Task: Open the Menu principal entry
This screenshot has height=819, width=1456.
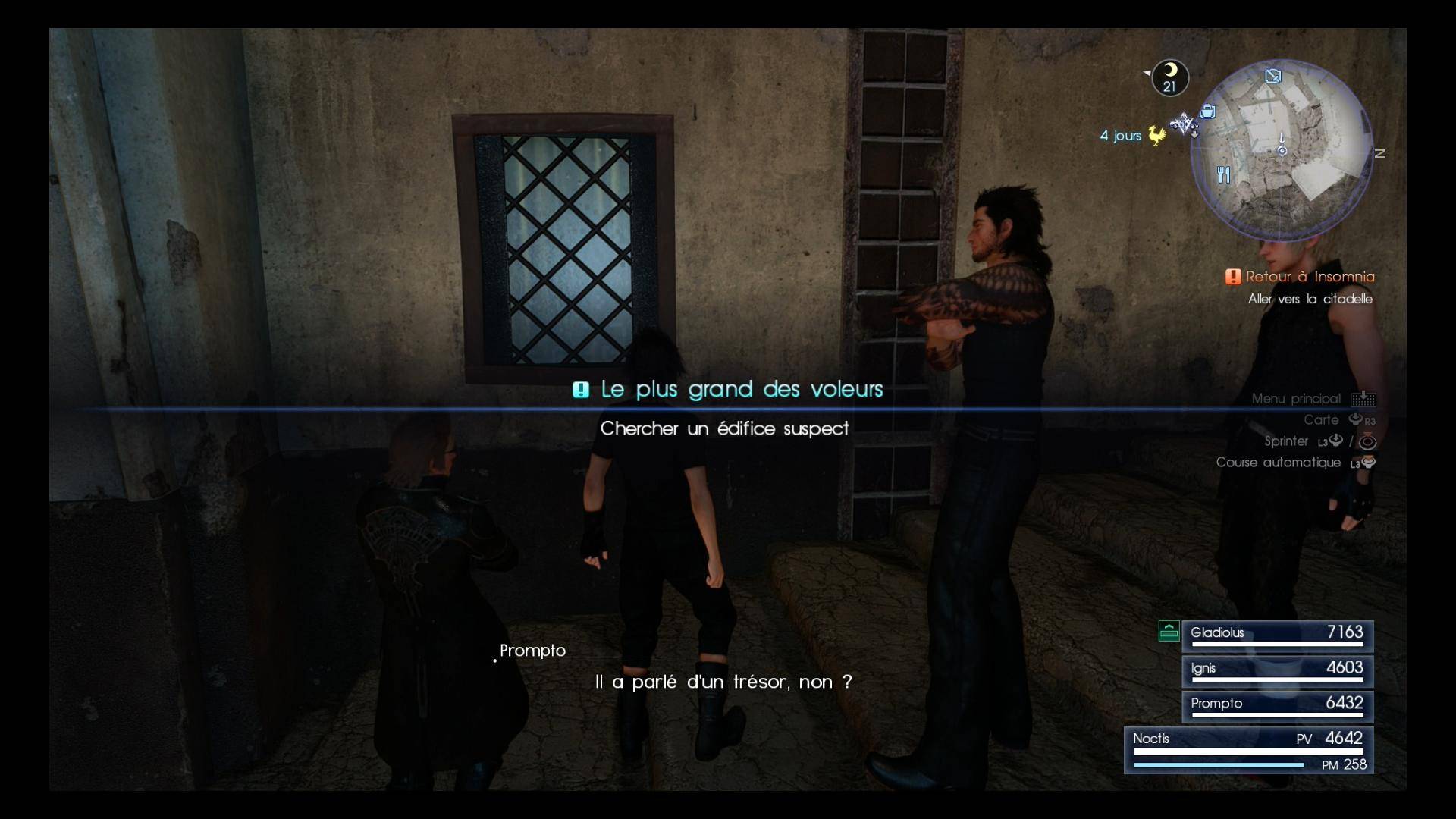Action: [x=1296, y=399]
